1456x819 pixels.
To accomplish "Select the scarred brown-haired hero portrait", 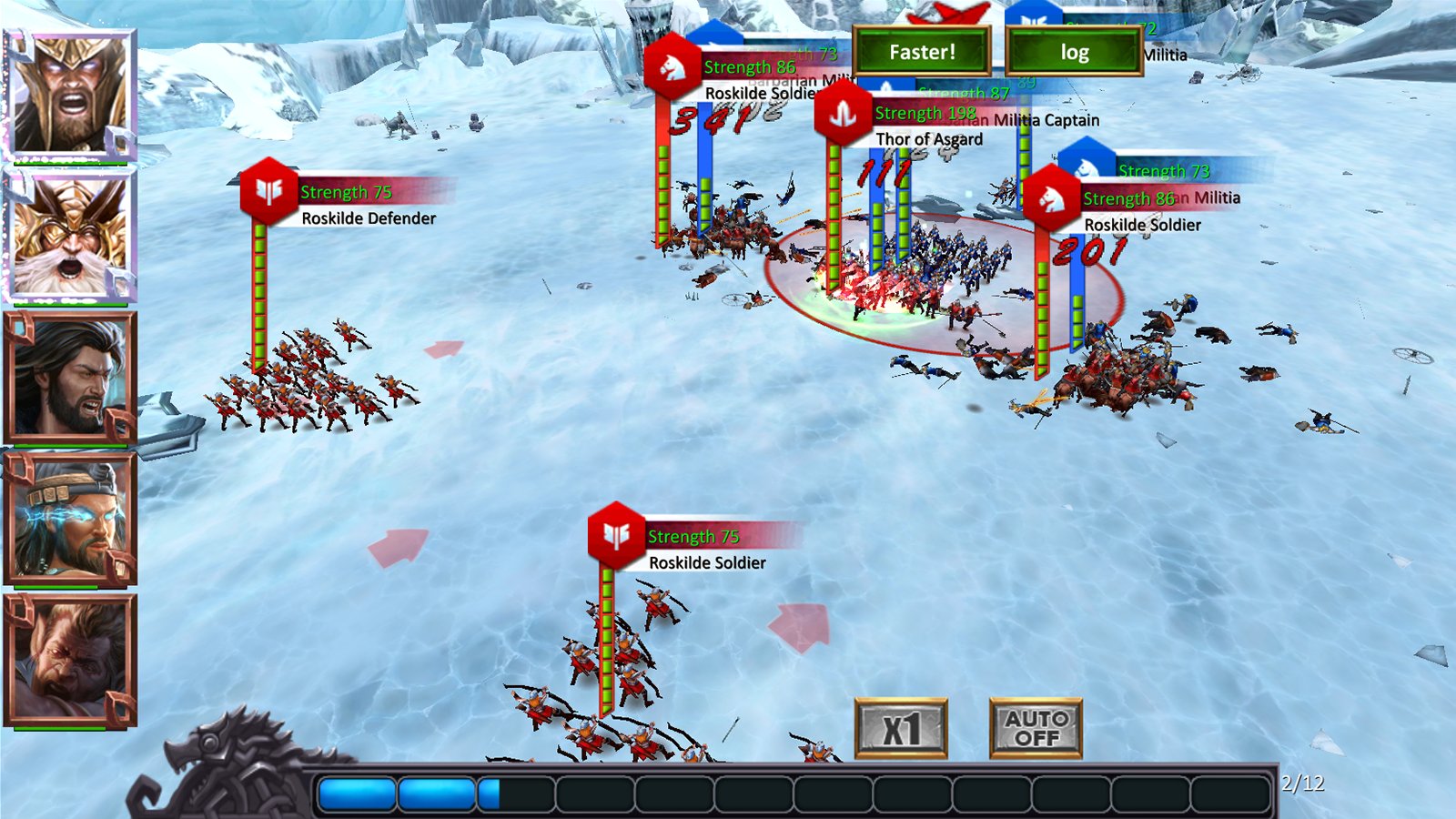I will click(71, 660).
